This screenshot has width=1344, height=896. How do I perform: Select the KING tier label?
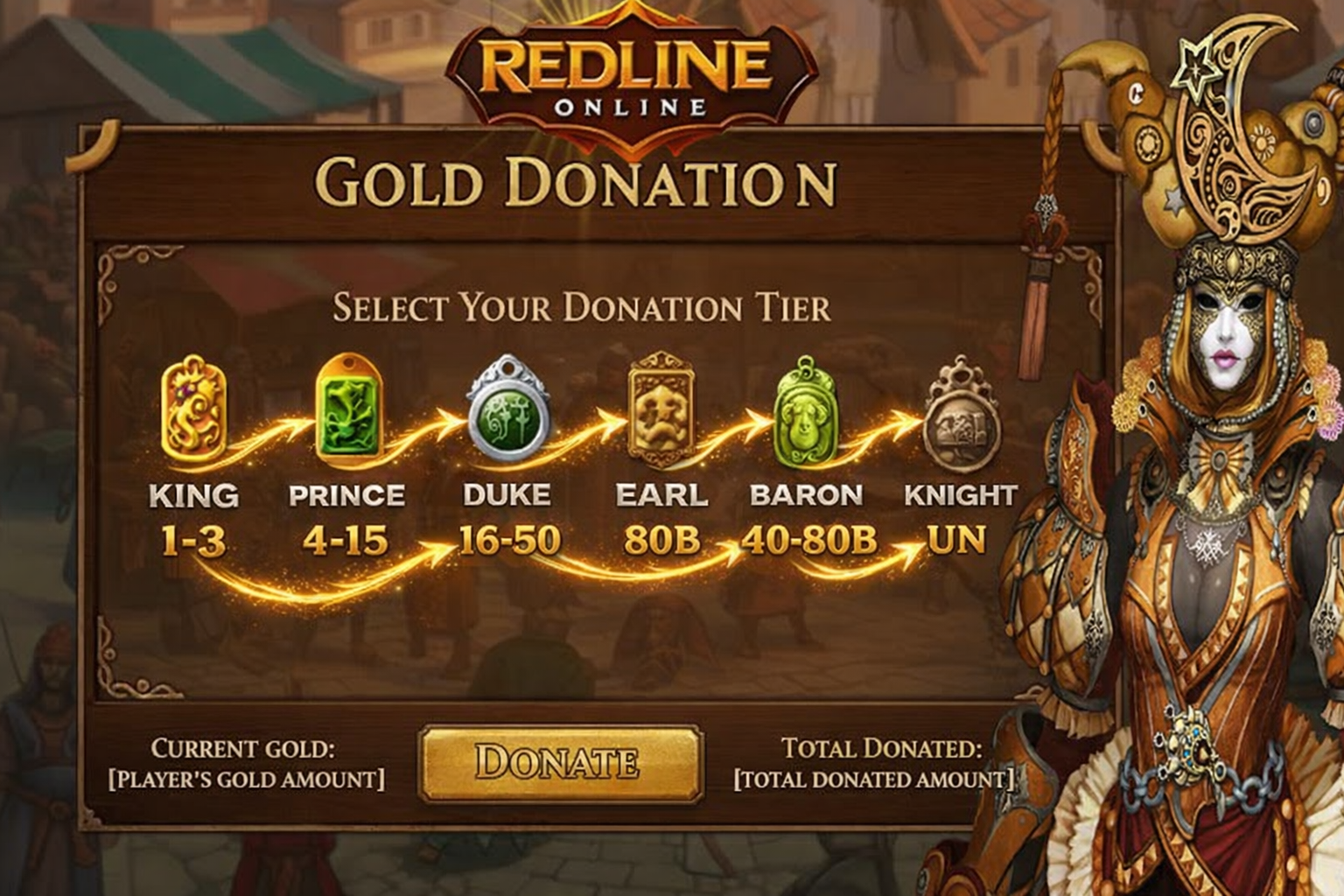point(192,495)
